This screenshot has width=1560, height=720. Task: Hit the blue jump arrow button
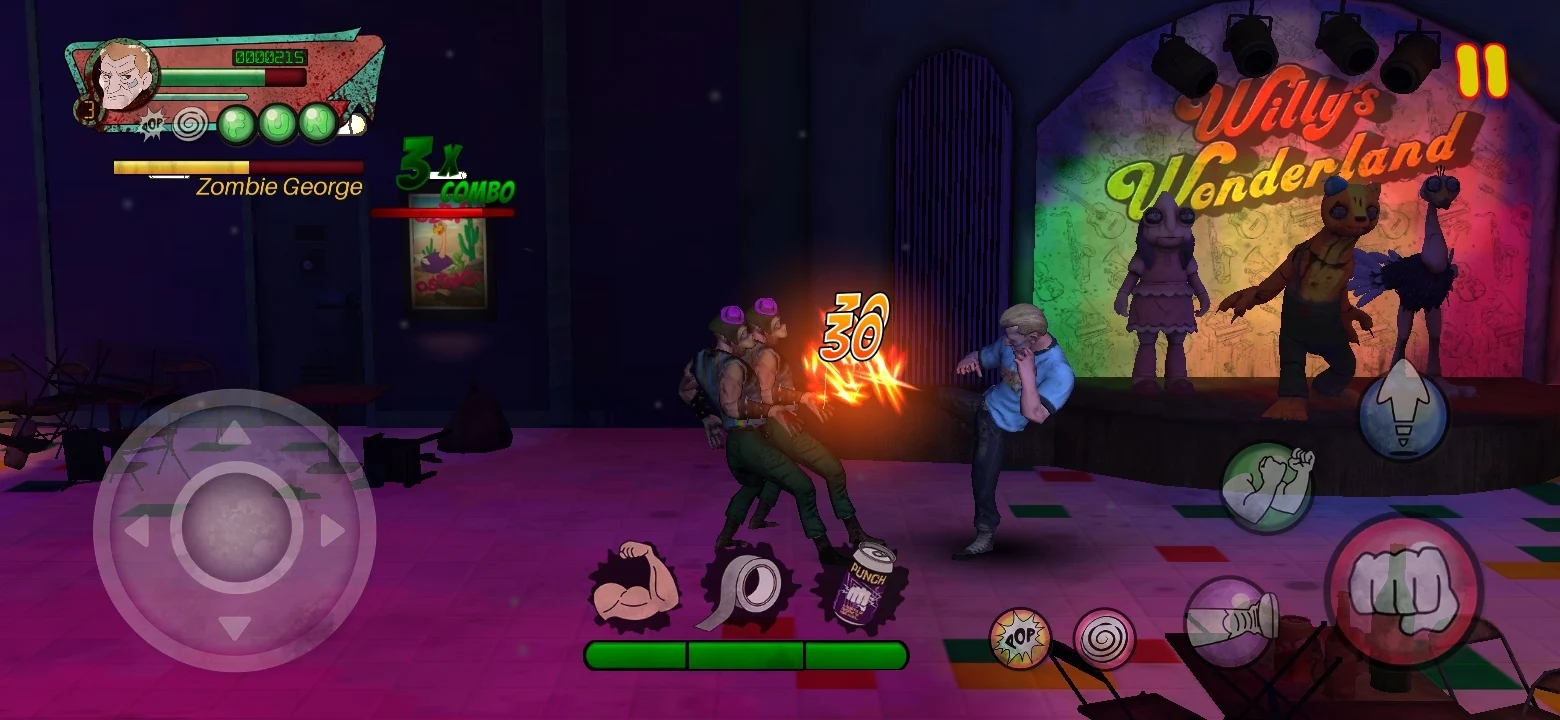click(1403, 412)
